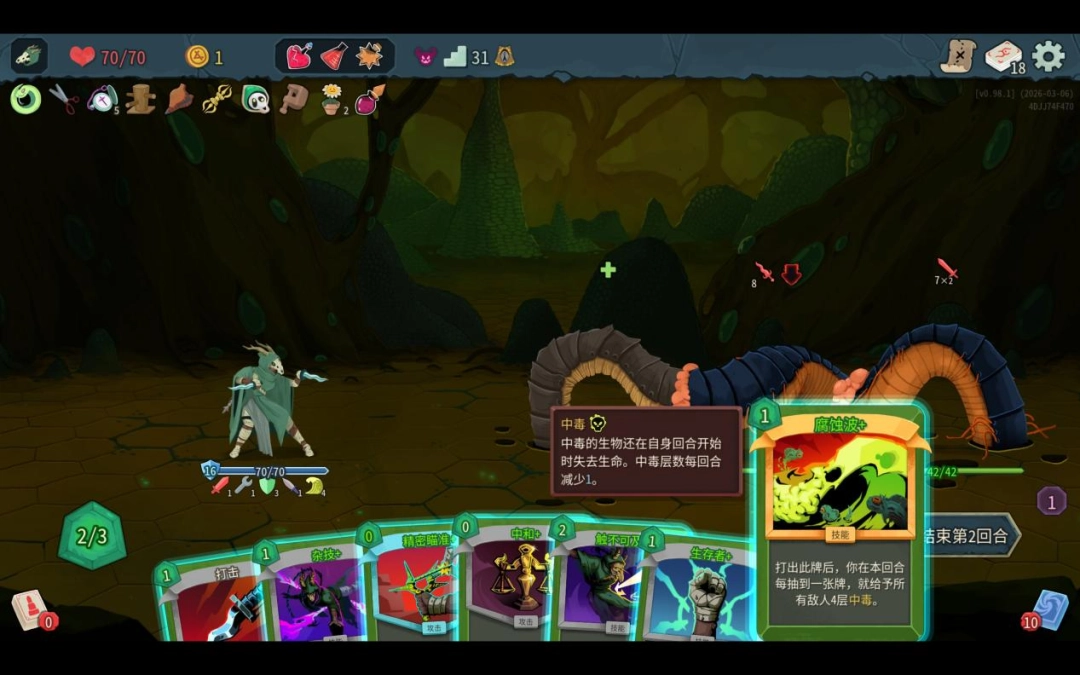The height and width of the screenshot is (675, 1080).
Task: Use the spiky orange potion
Action: point(369,57)
